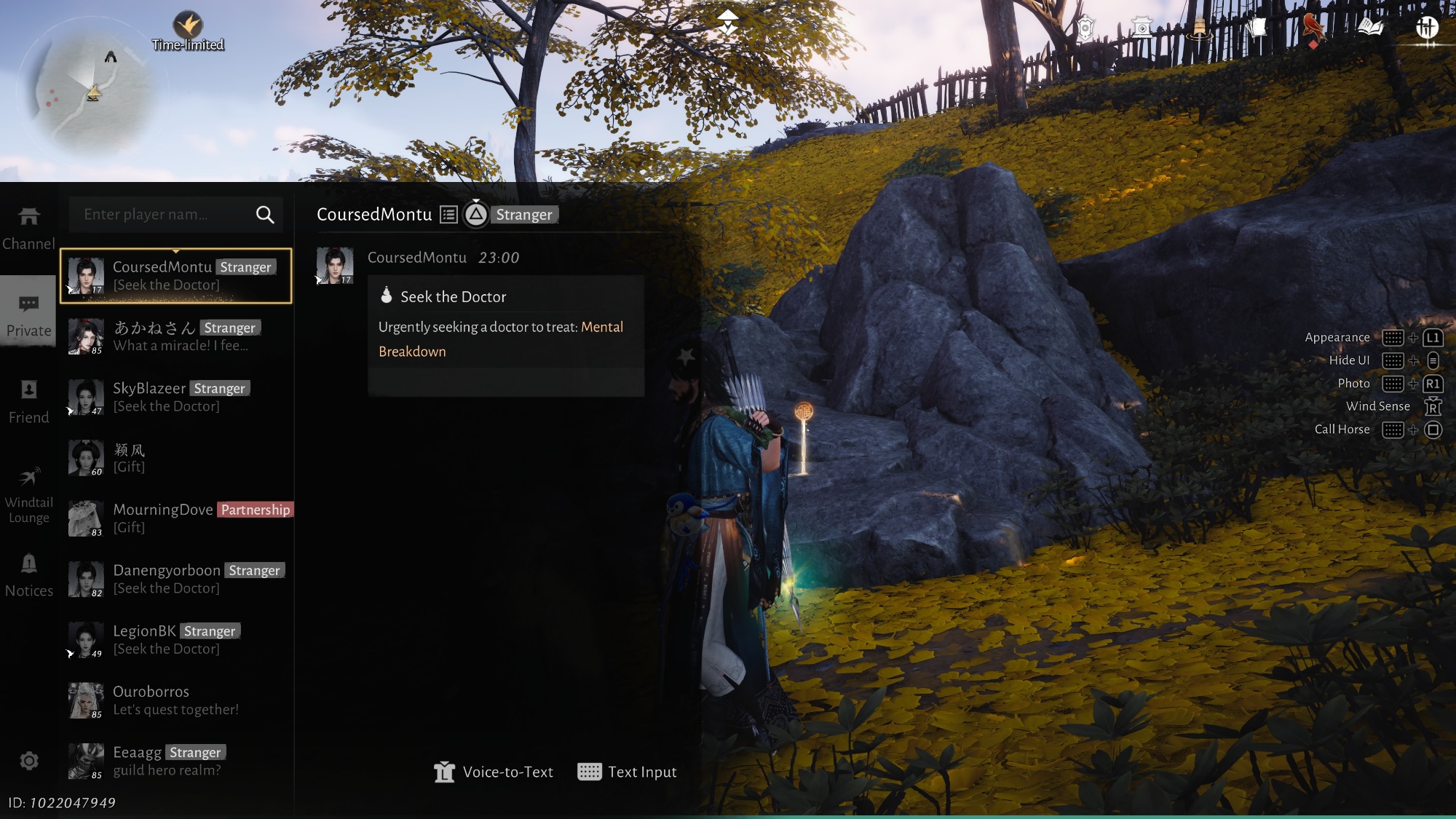The height and width of the screenshot is (819, 1456).
Task: Search with the magnifying glass icon
Action: pyautogui.click(x=265, y=215)
